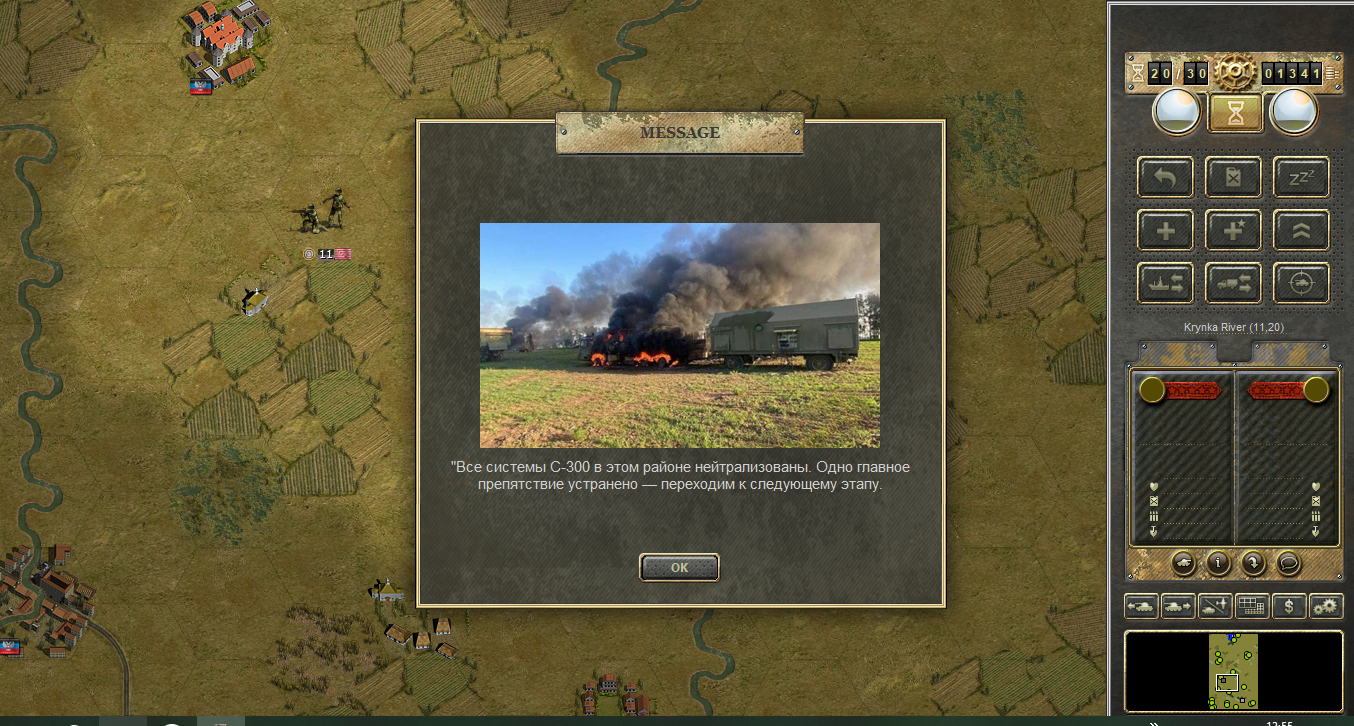Confirm the message with OK
1354x726 pixels.
pos(679,567)
